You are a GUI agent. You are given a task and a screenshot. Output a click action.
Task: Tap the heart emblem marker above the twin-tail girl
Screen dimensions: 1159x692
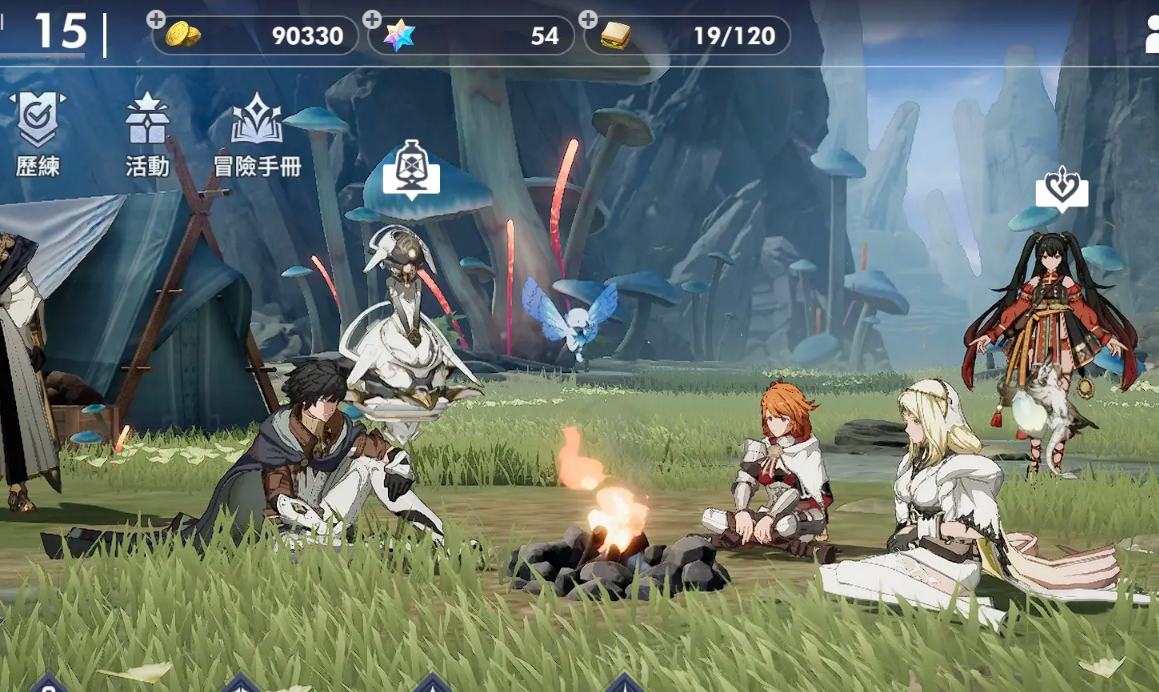pos(1061,188)
